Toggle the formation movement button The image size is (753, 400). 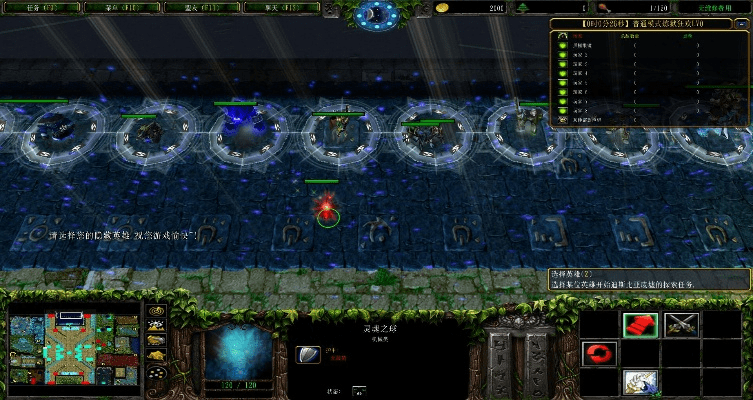[x=157, y=374]
